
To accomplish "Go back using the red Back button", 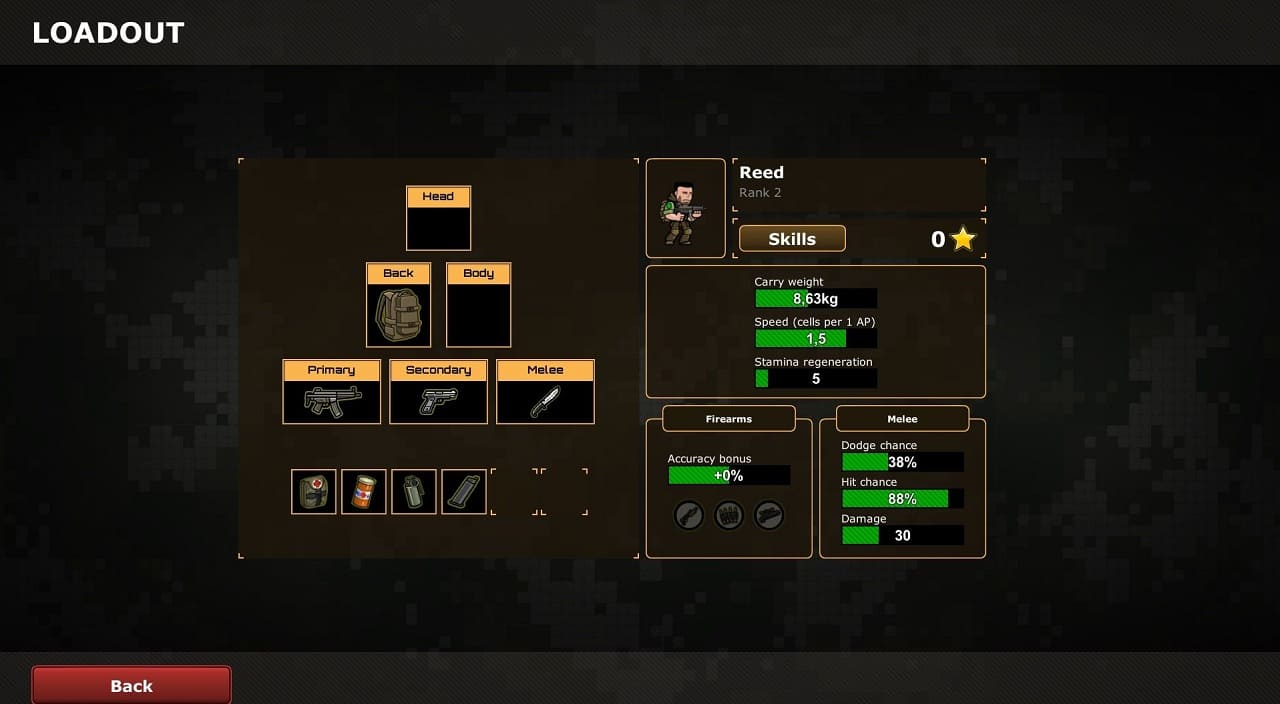I will [131, 685].
